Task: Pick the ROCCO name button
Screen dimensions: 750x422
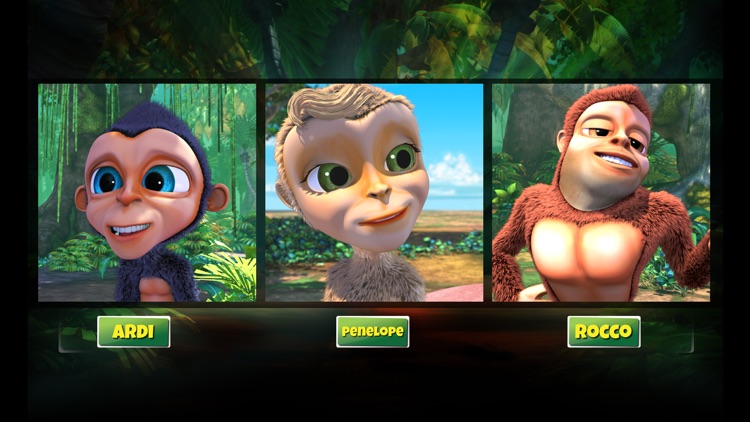Action: (604, 332)
